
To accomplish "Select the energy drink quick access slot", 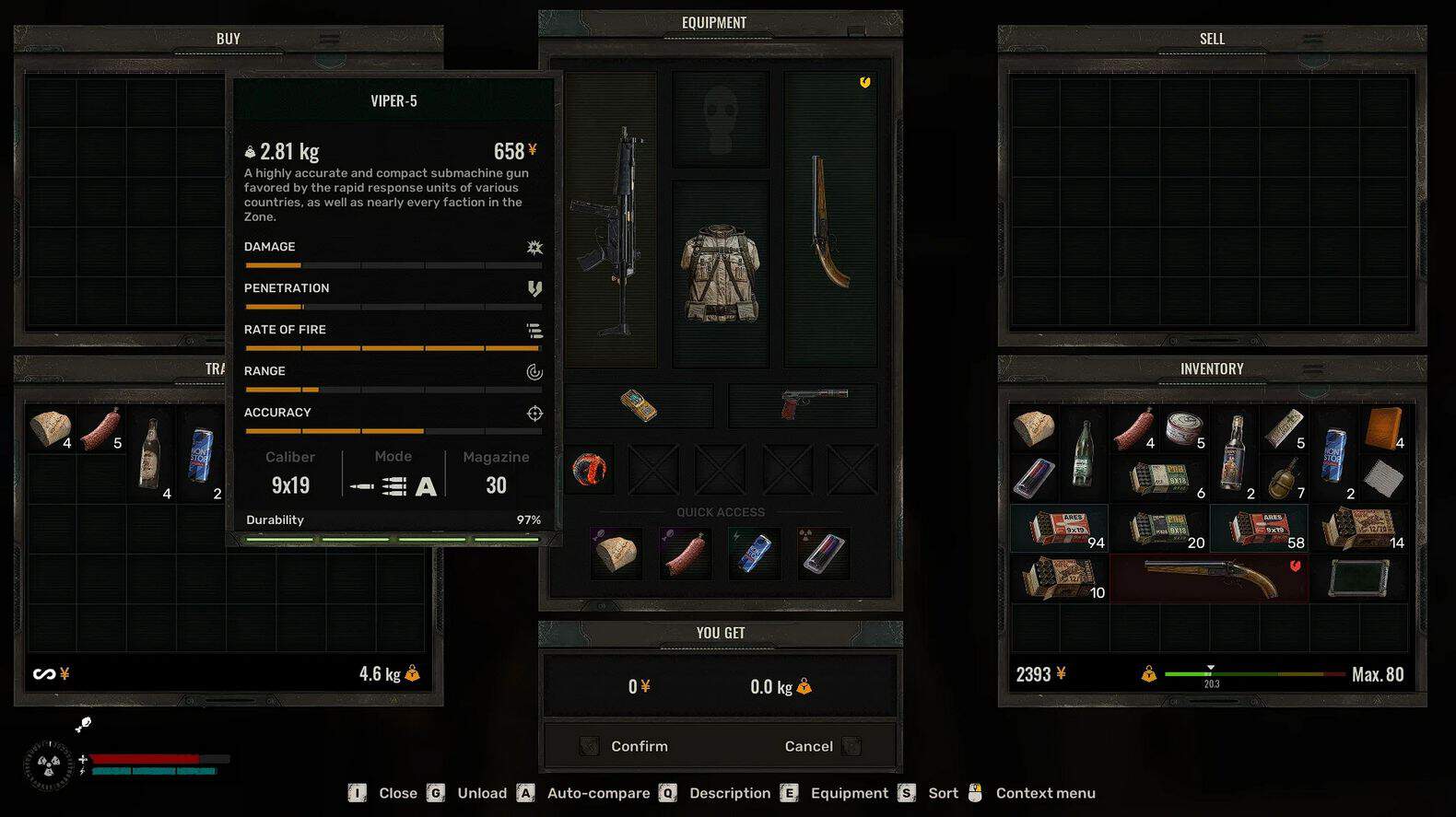I will (754, 553).
